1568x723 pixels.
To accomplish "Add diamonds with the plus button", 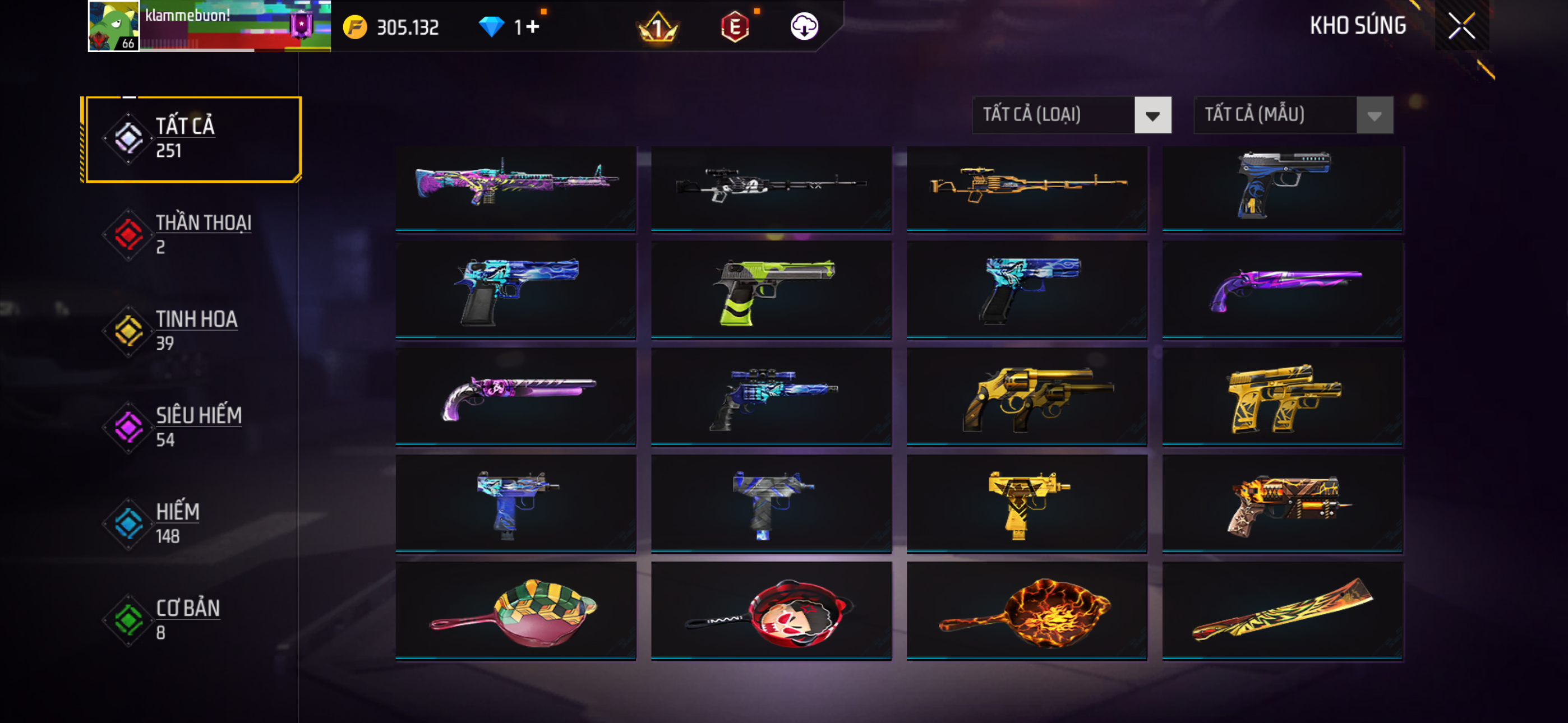I will (x=533, y=27).
